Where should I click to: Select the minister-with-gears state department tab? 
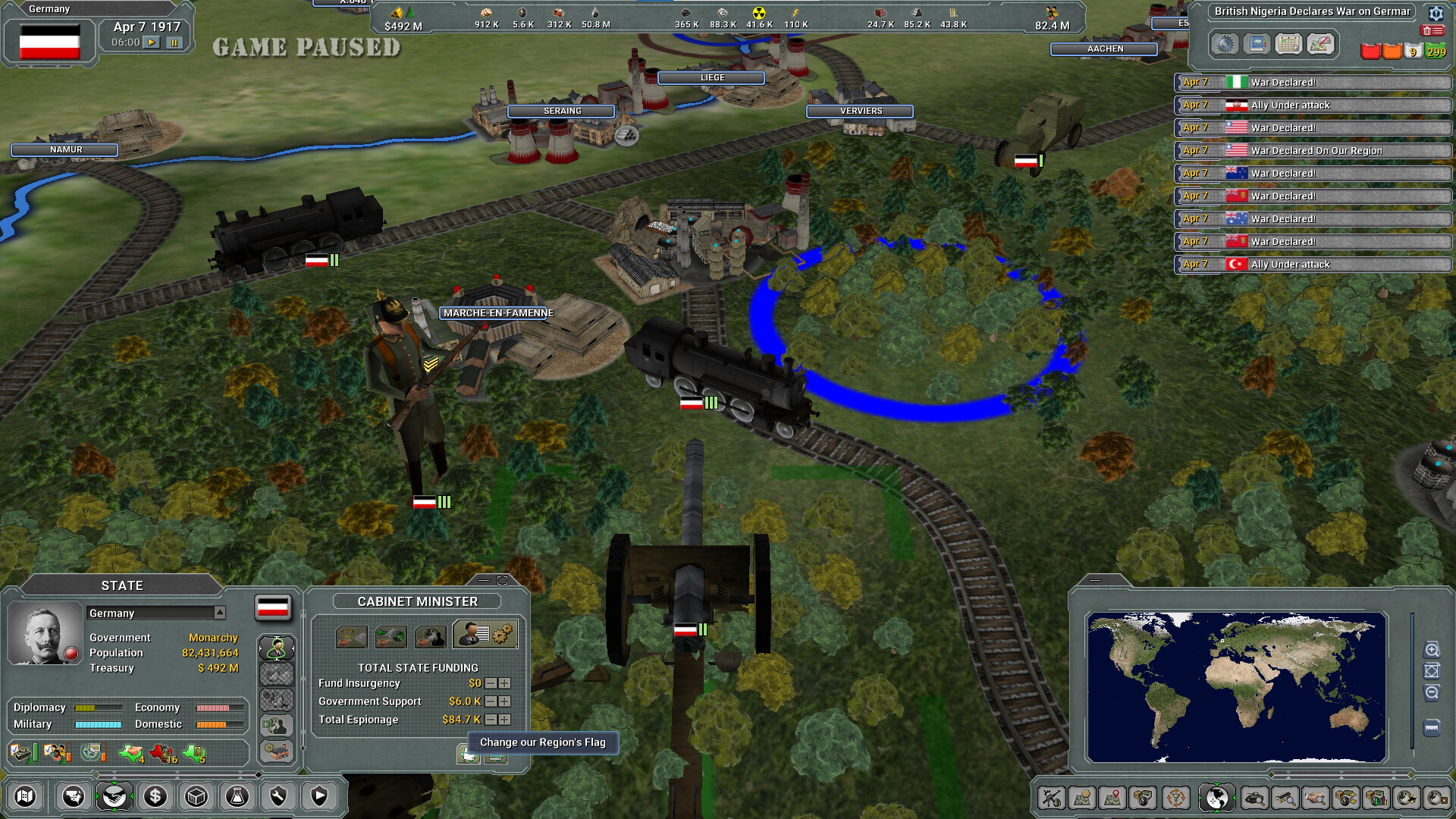(x=485, y=635)
